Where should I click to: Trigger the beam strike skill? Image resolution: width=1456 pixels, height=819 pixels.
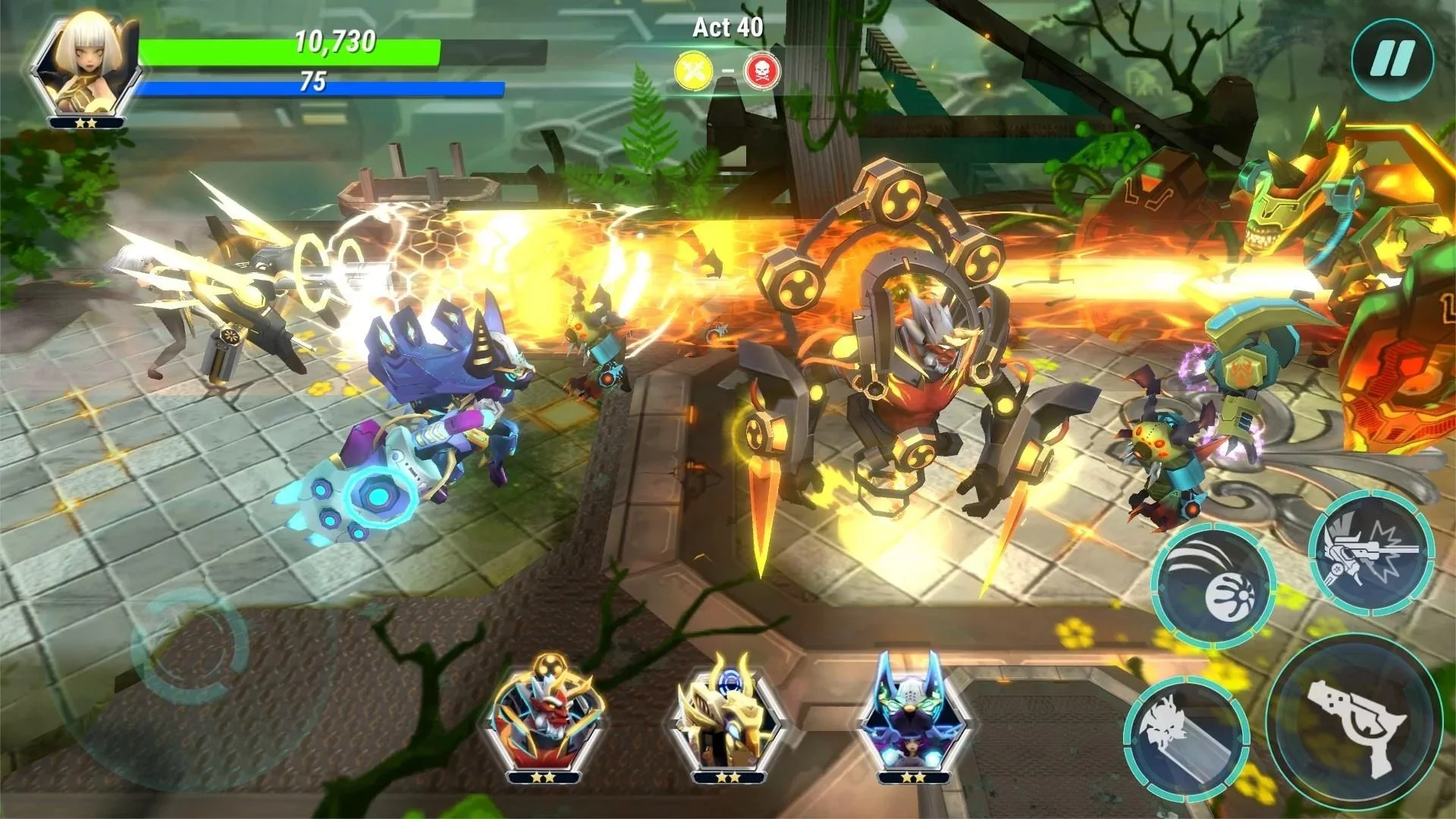pyautogui.click(x=1186, y=734)
